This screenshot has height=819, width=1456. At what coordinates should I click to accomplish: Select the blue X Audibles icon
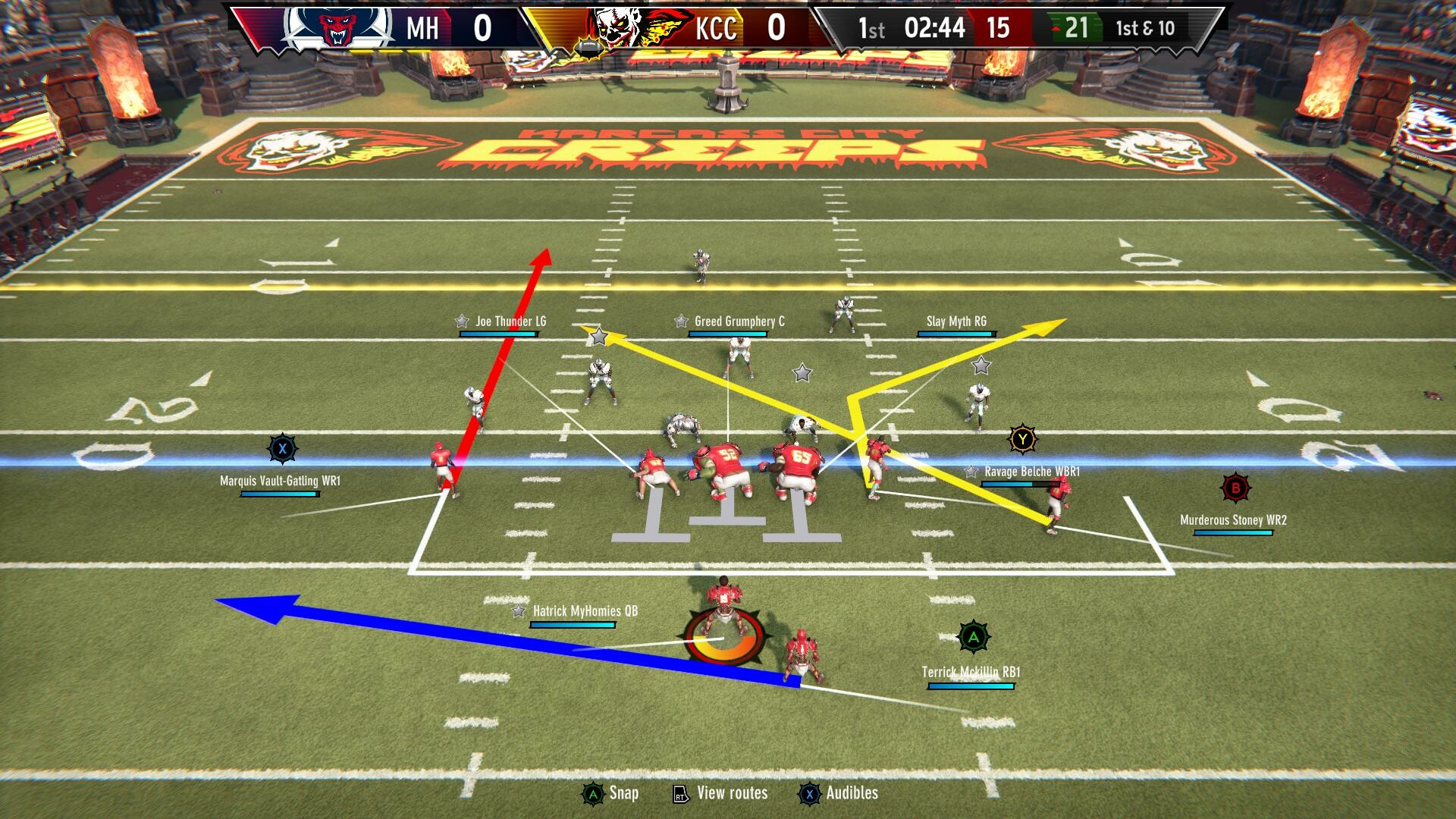(810, 792)
